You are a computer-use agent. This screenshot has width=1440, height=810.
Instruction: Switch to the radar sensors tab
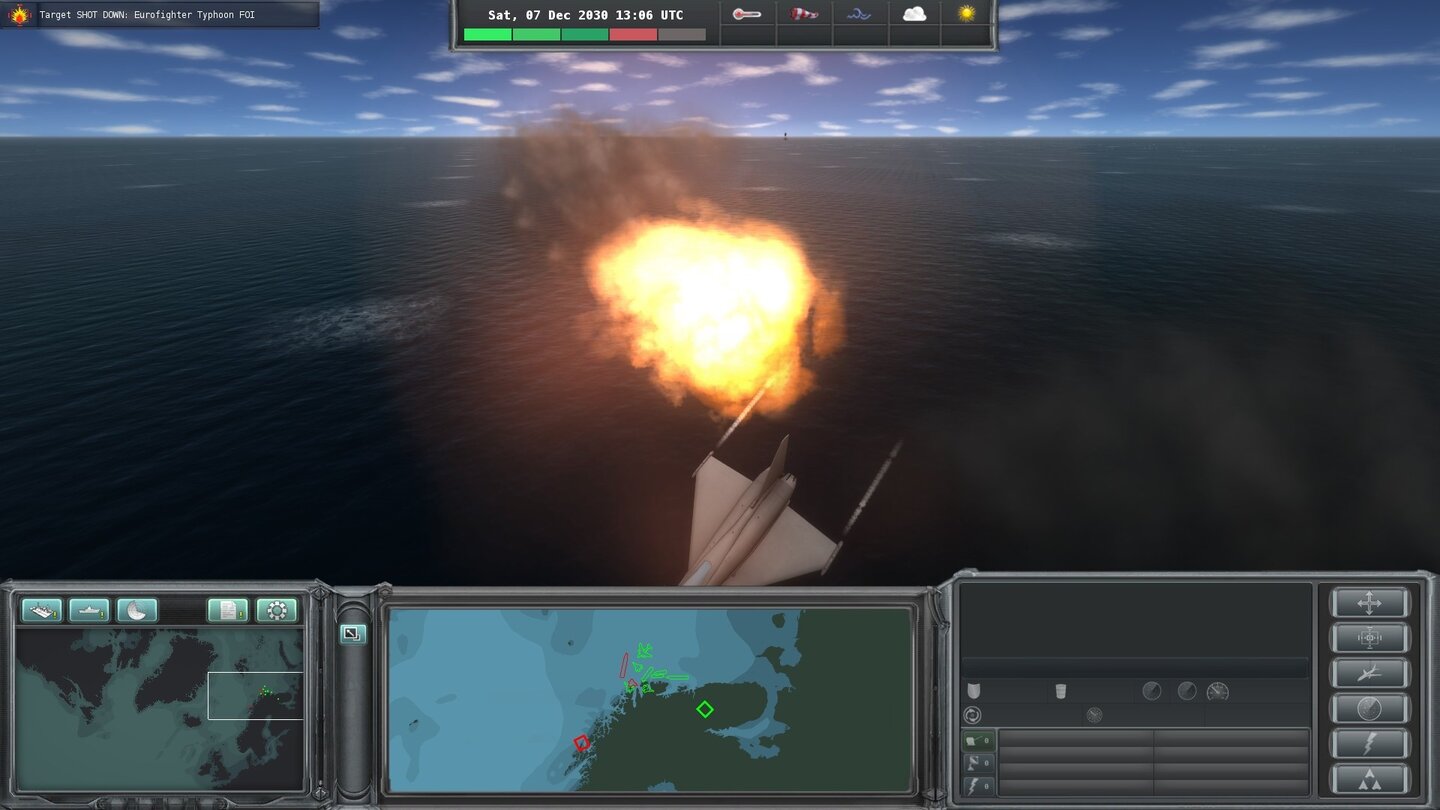(x=978, y=764)
